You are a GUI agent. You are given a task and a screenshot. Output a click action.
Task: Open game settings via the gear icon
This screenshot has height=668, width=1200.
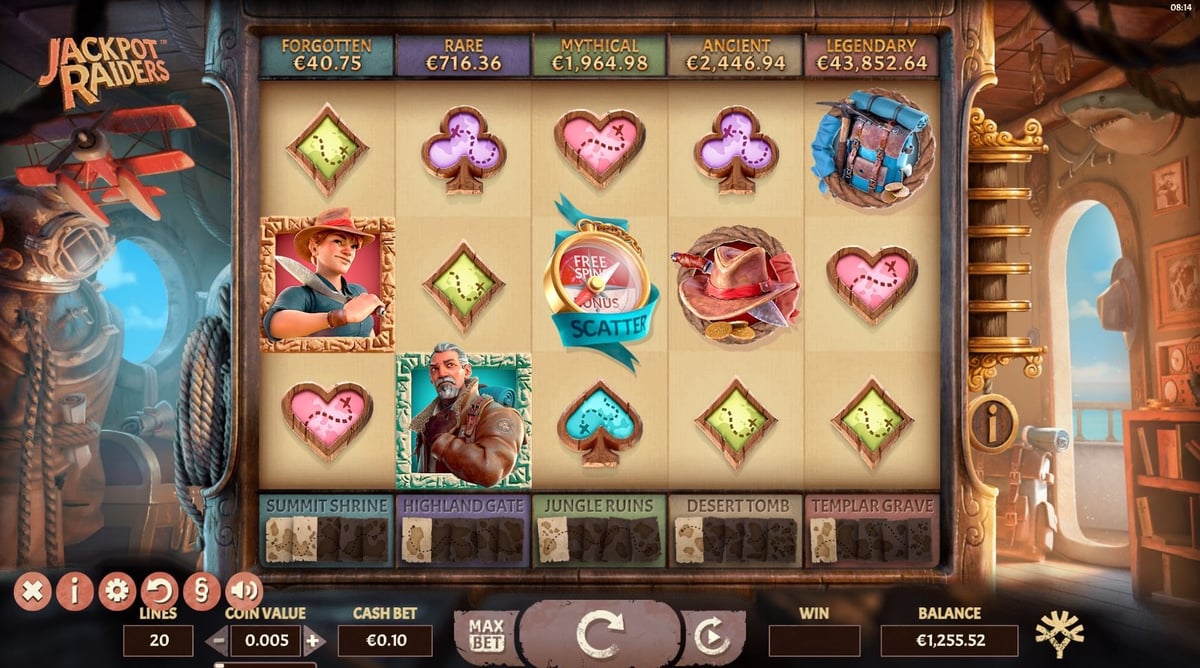pos(117,591)
